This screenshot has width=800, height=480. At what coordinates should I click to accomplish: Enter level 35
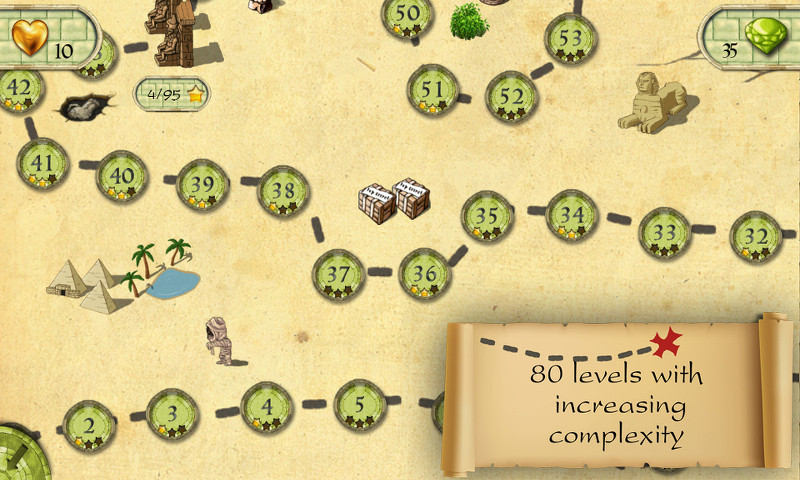pos(487,217)
